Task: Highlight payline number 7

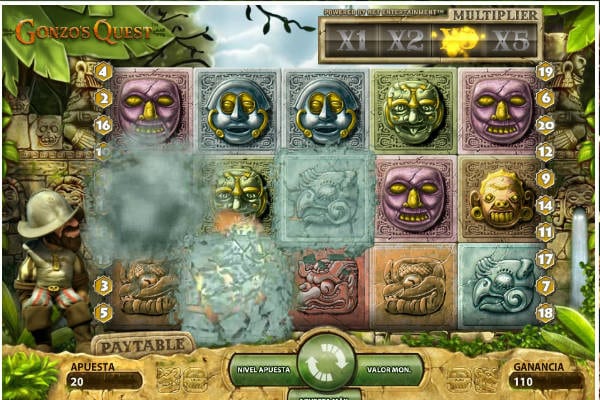Action: point(545,286)
